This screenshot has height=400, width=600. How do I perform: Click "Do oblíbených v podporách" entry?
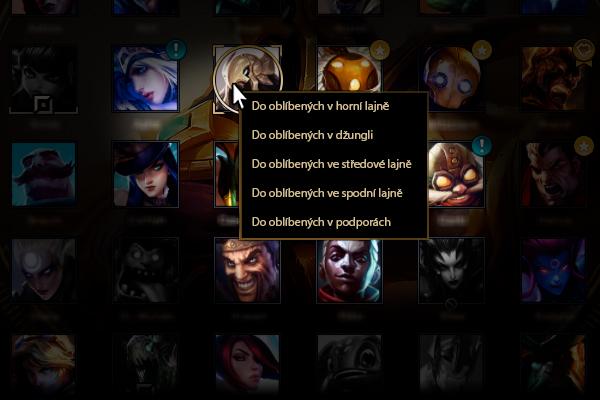(x=320, y=221)
